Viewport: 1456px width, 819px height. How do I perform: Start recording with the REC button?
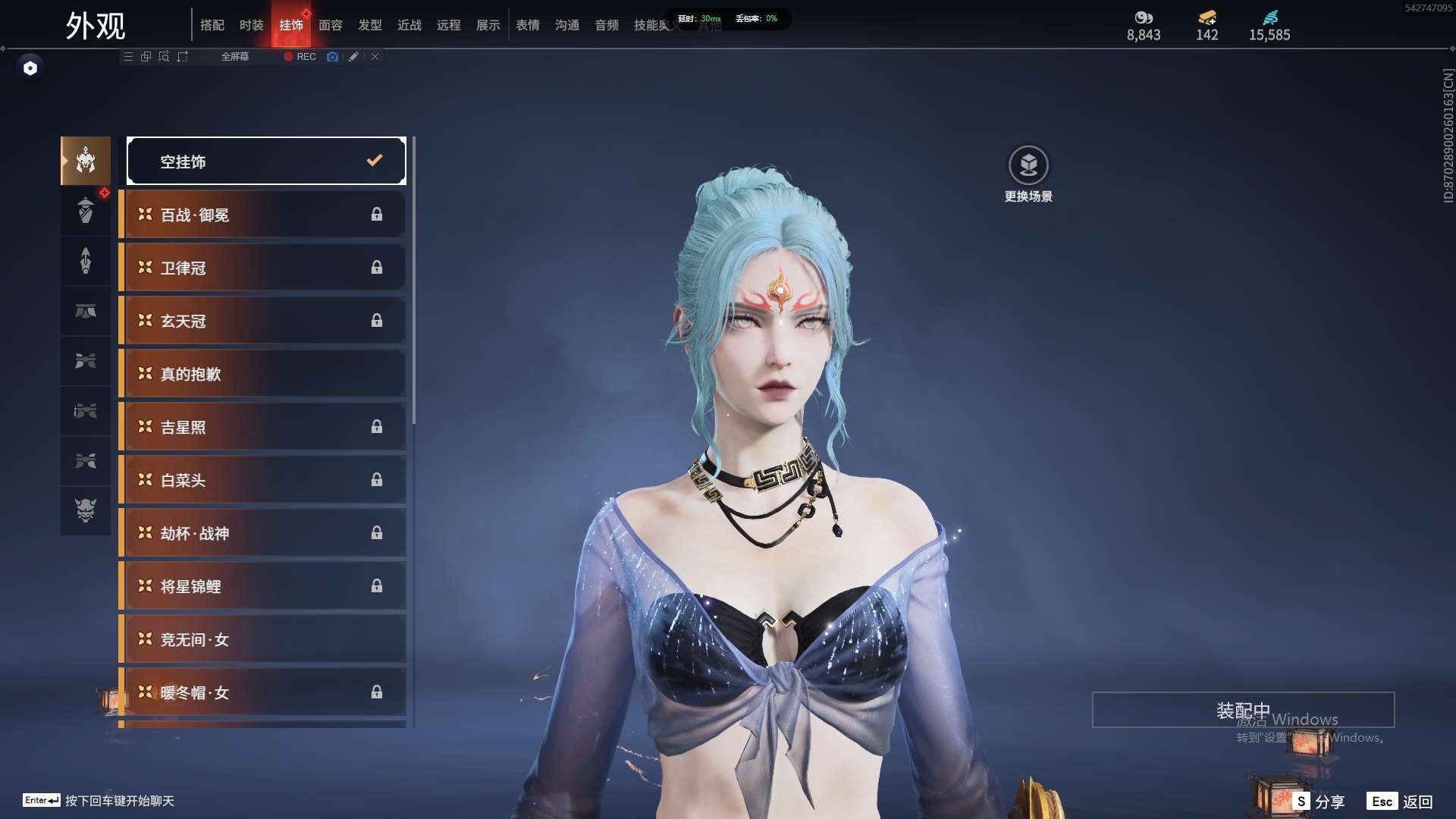click(300, 57)
